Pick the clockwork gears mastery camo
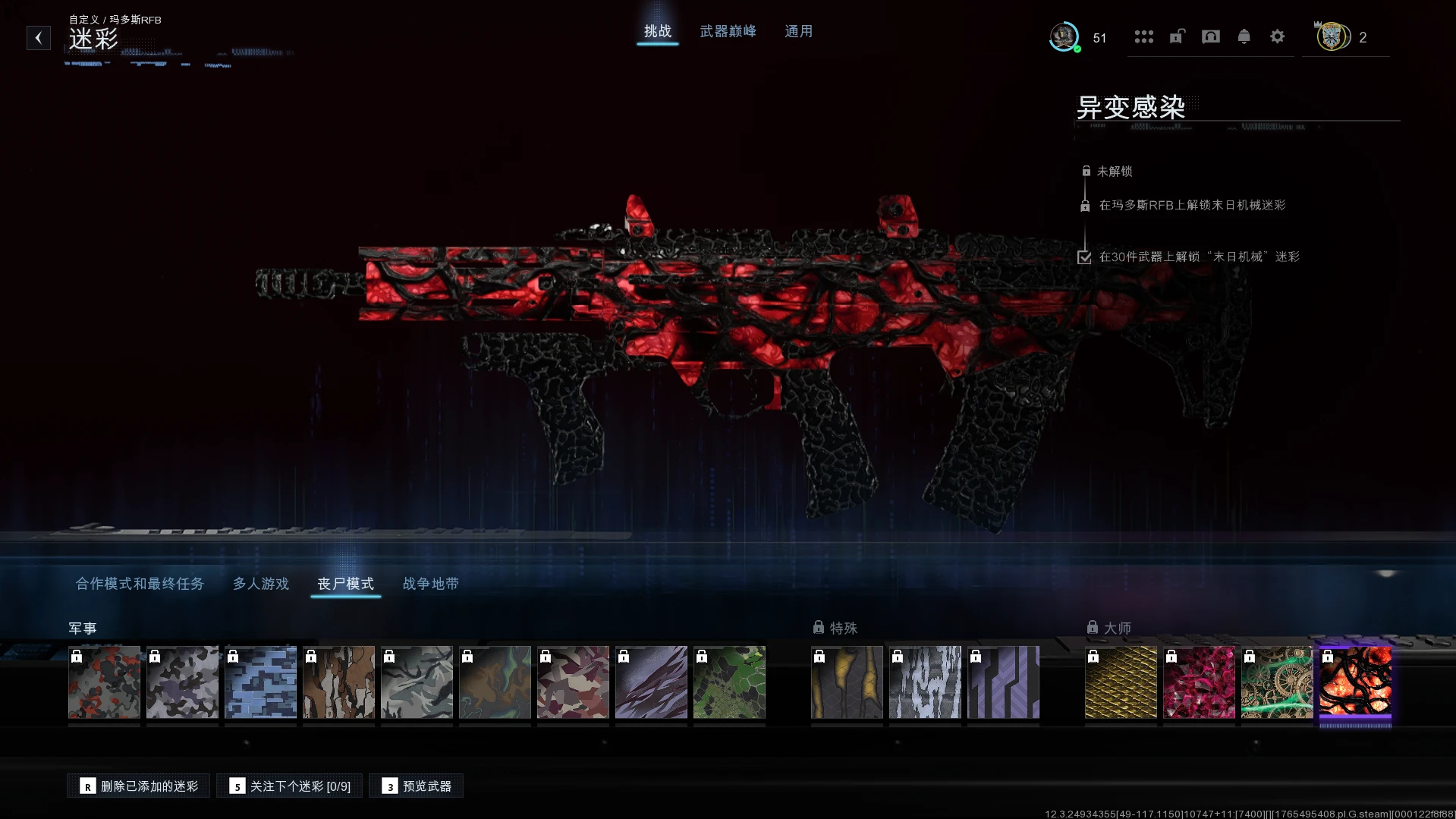The width and height of the screenshot is (1456, 819). click(1277, 682)
